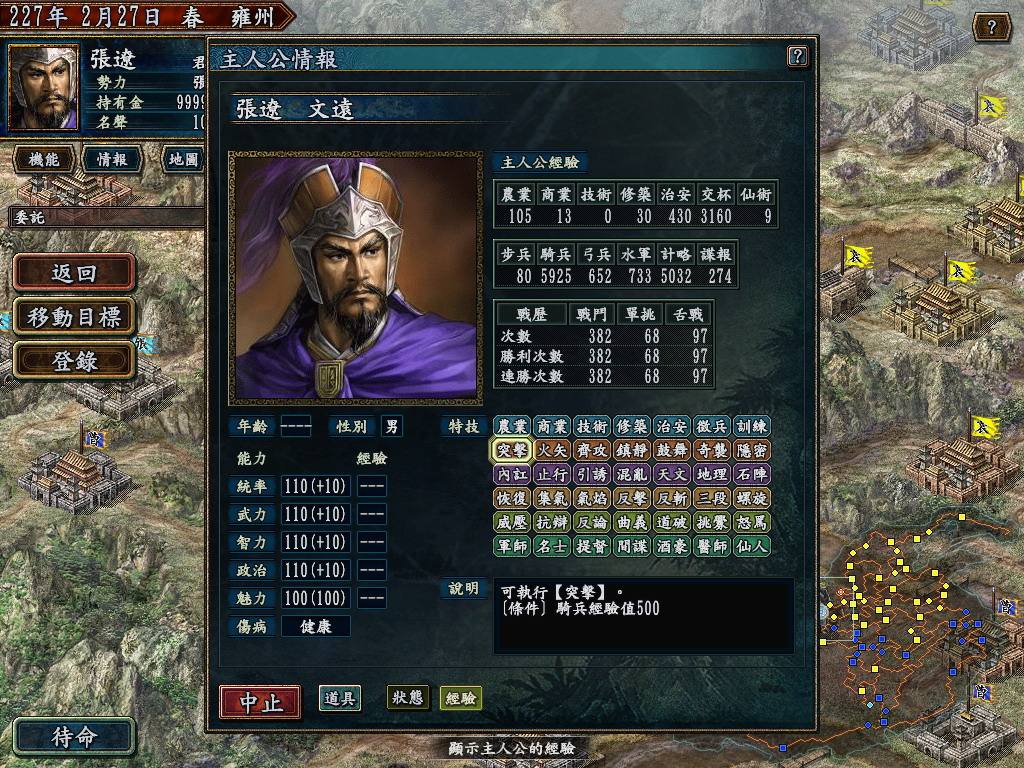The image size is (1024, 768).
Task: Select the 仙人 immortal skill
Action: pyautogui.click(x=751, y=546)
